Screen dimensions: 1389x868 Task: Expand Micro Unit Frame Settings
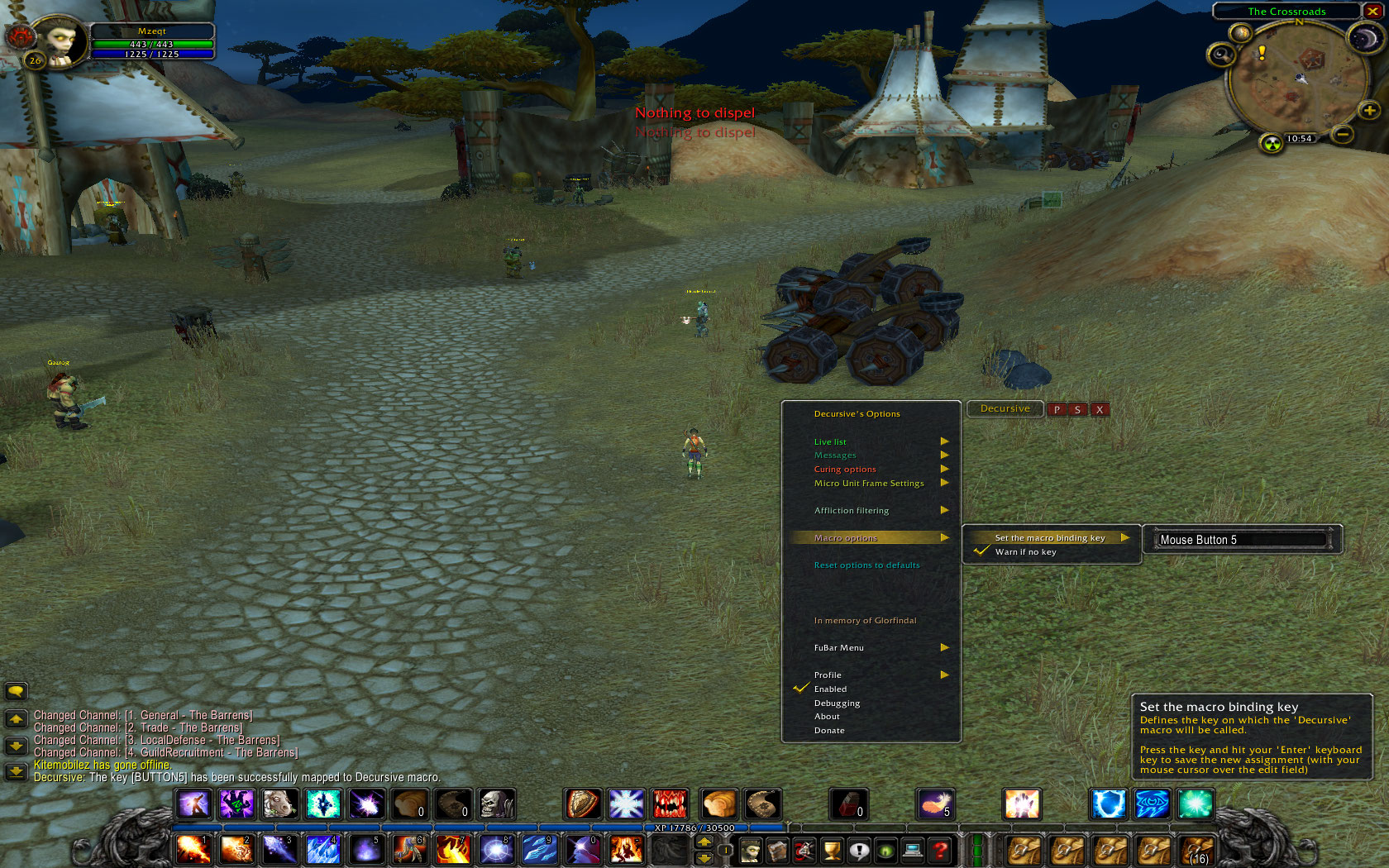pyautogui.click(x=869, y=484)
